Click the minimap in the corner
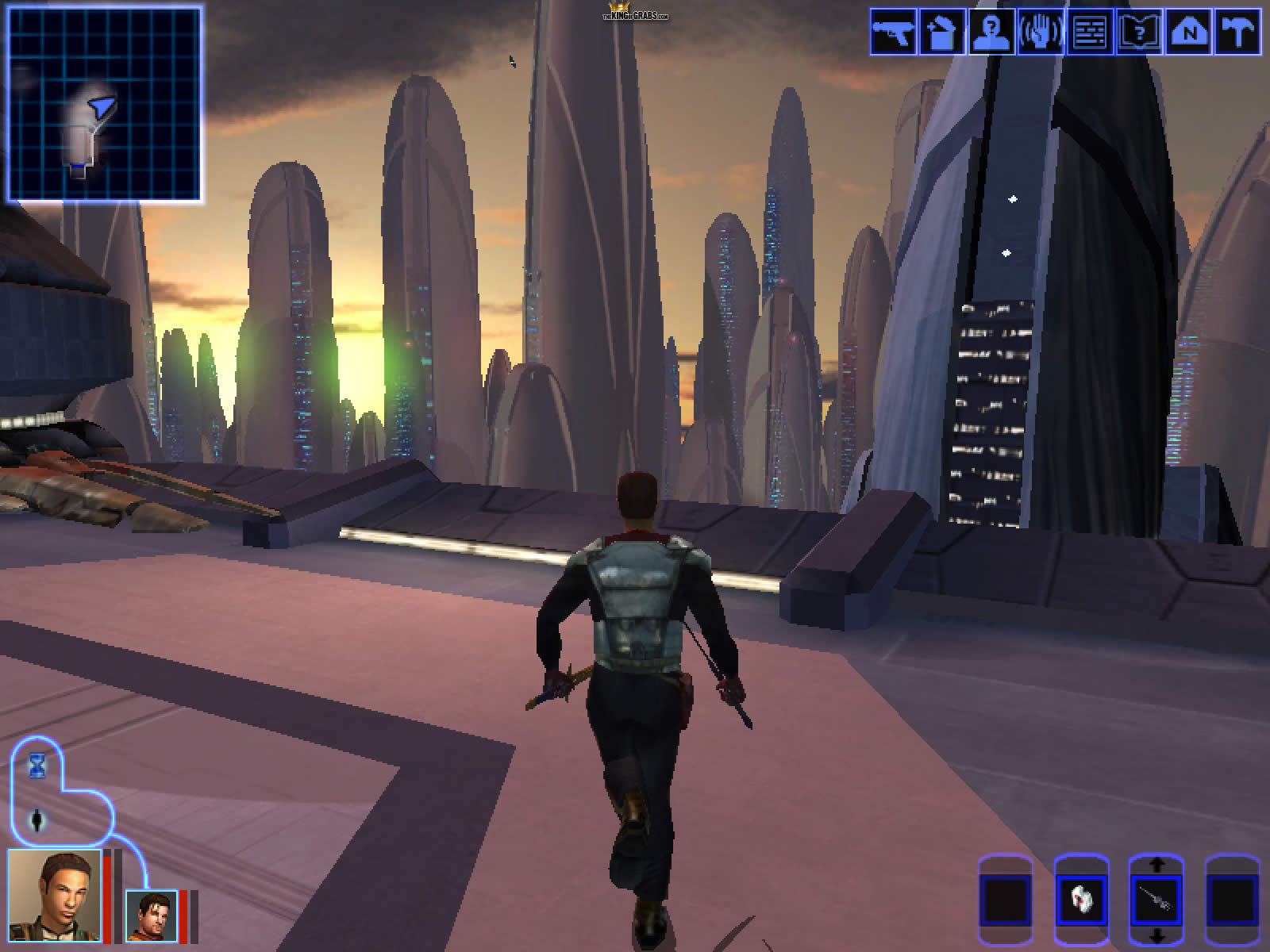 104,103
